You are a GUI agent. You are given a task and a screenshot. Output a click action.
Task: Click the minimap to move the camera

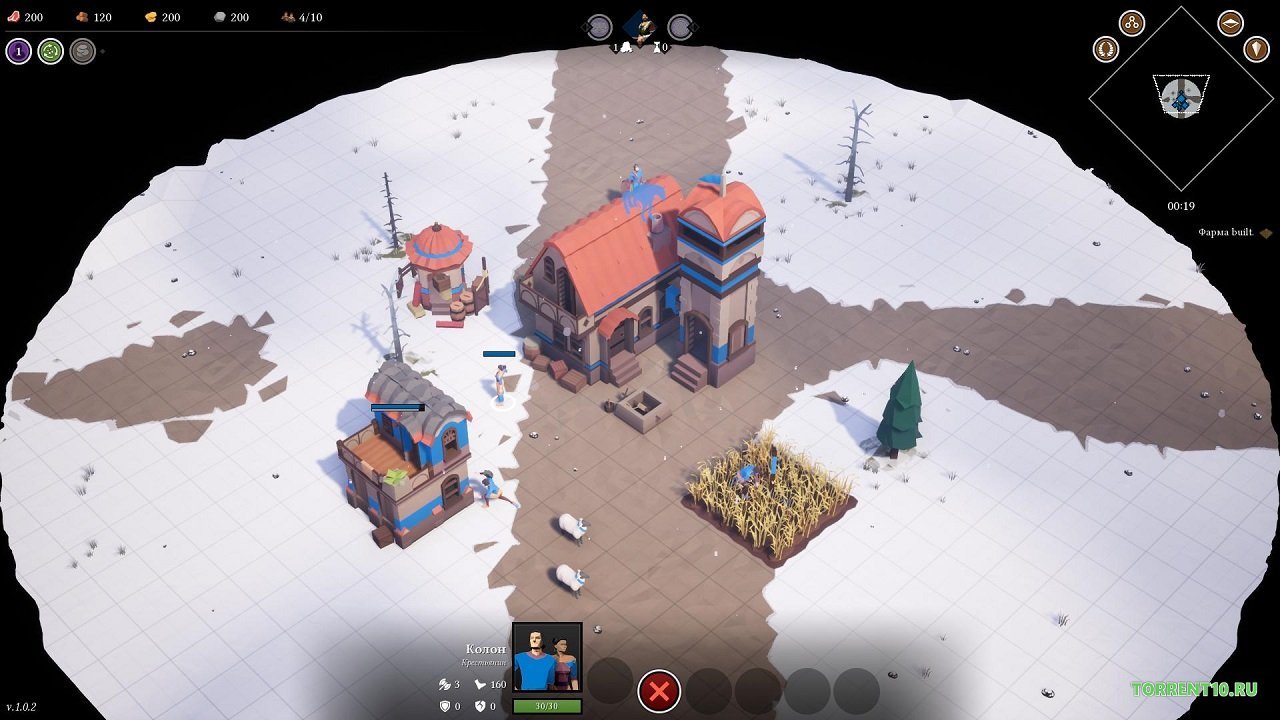[x=1181, y=97]
